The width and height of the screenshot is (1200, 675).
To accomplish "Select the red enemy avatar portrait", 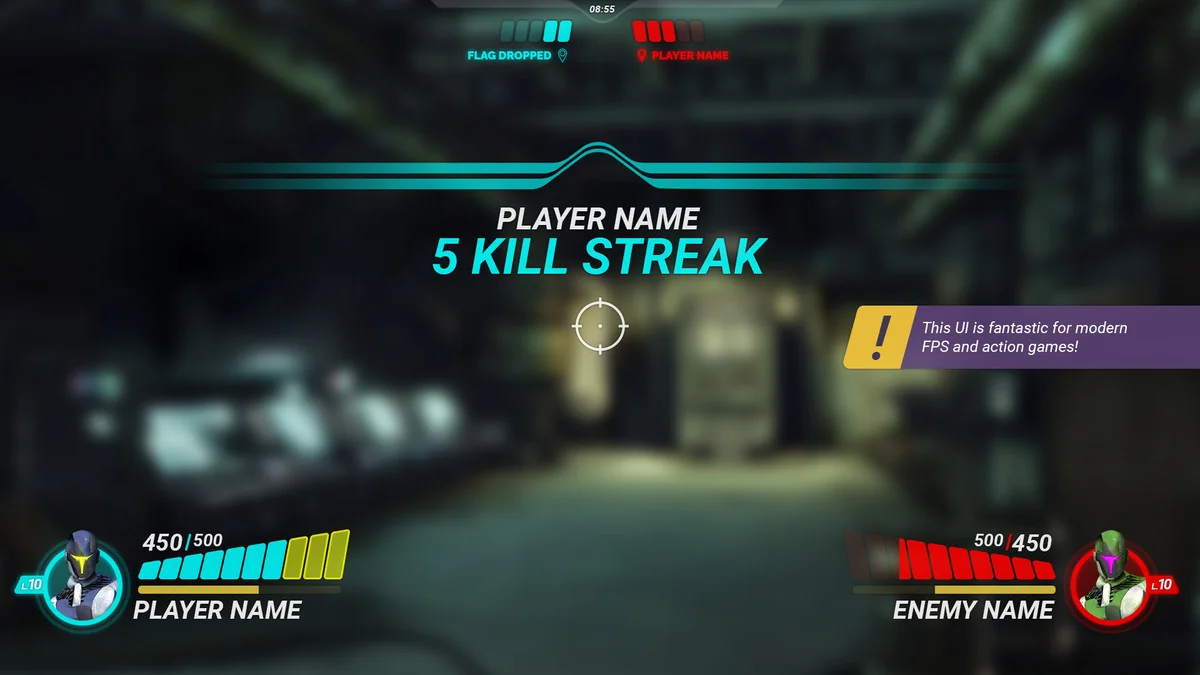I will (x=1108, y=581).
